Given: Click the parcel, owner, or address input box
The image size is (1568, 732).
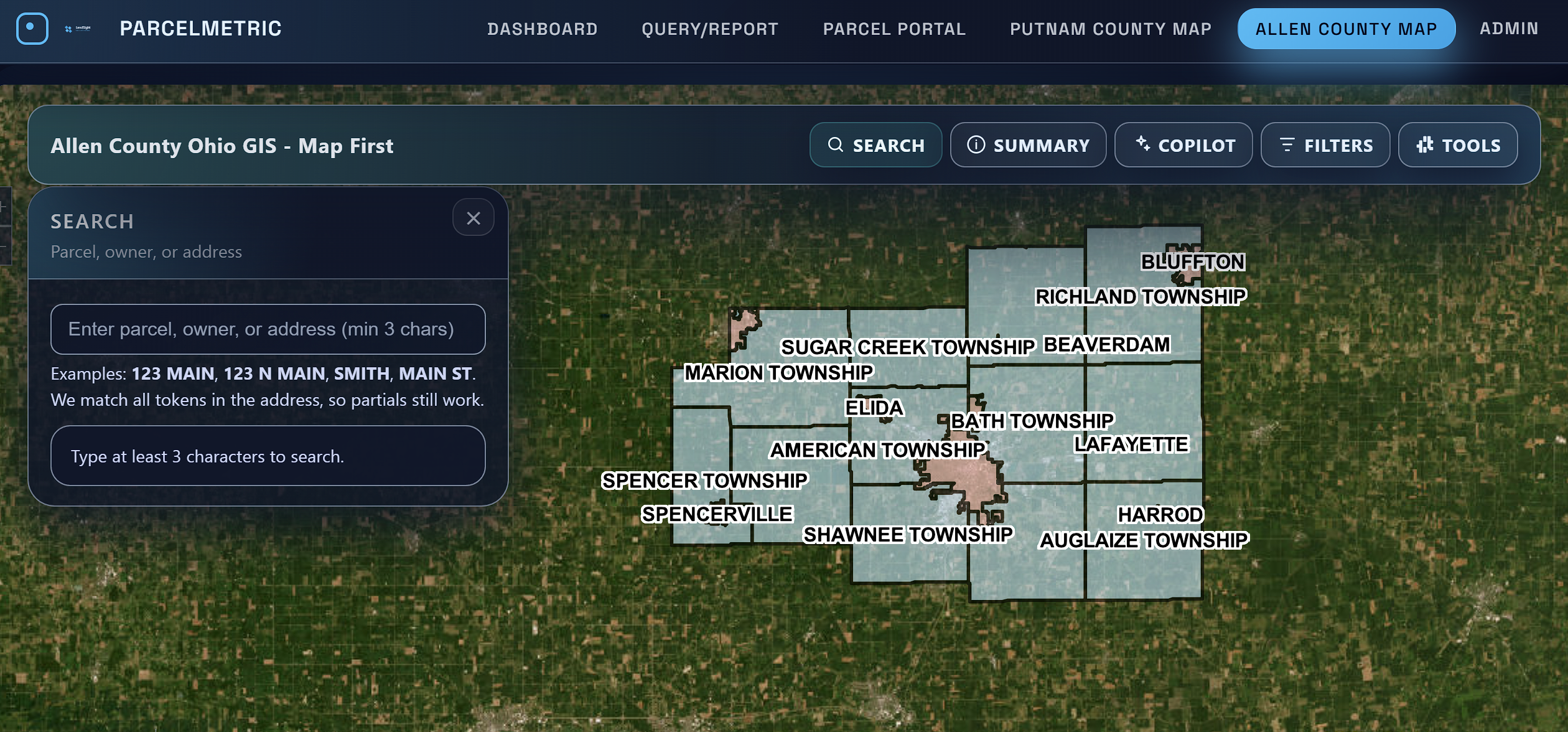Looking at the screenshot, I should coord(268,329).
